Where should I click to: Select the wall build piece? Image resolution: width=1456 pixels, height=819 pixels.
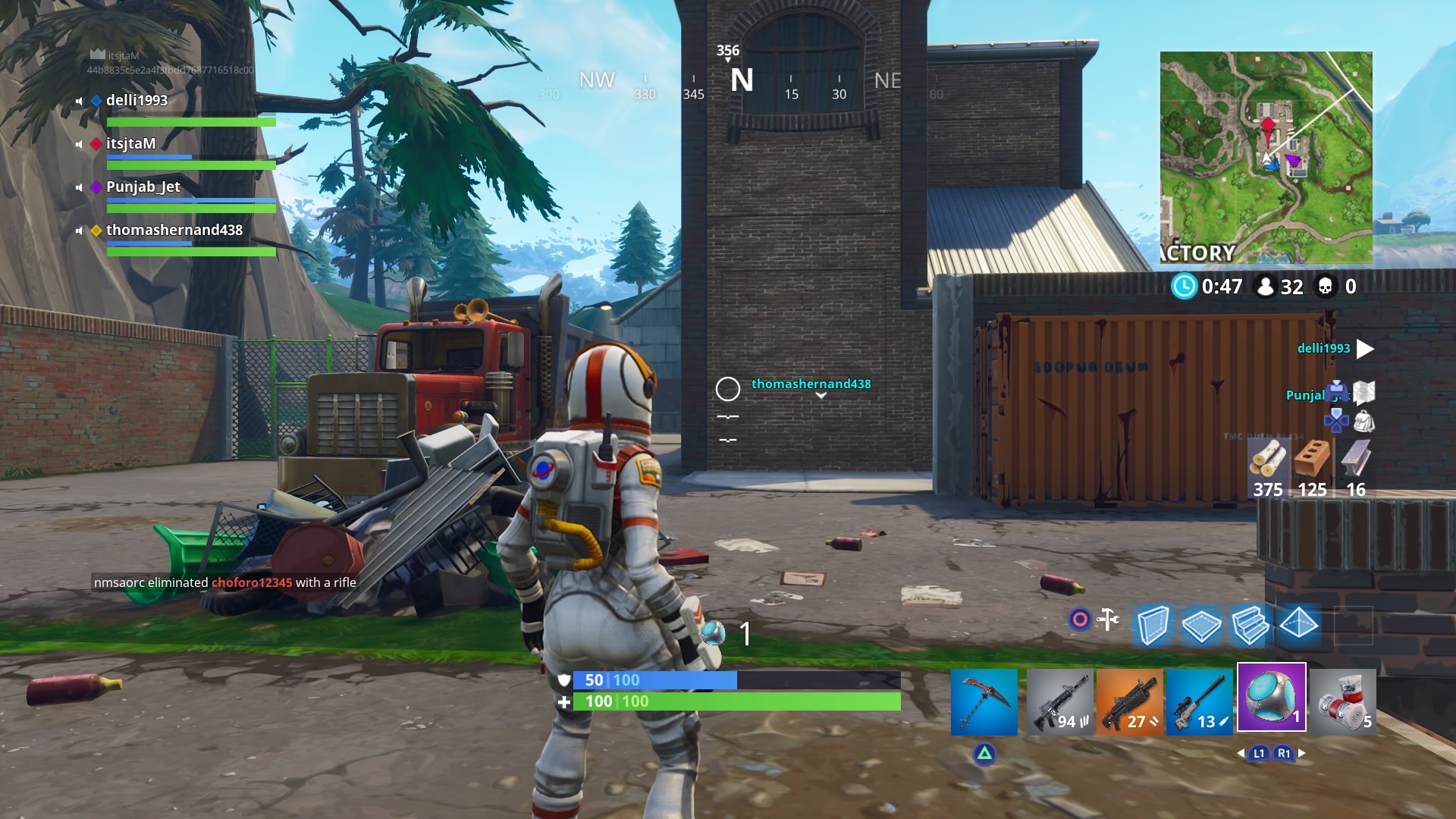(x=1152, y=626)
